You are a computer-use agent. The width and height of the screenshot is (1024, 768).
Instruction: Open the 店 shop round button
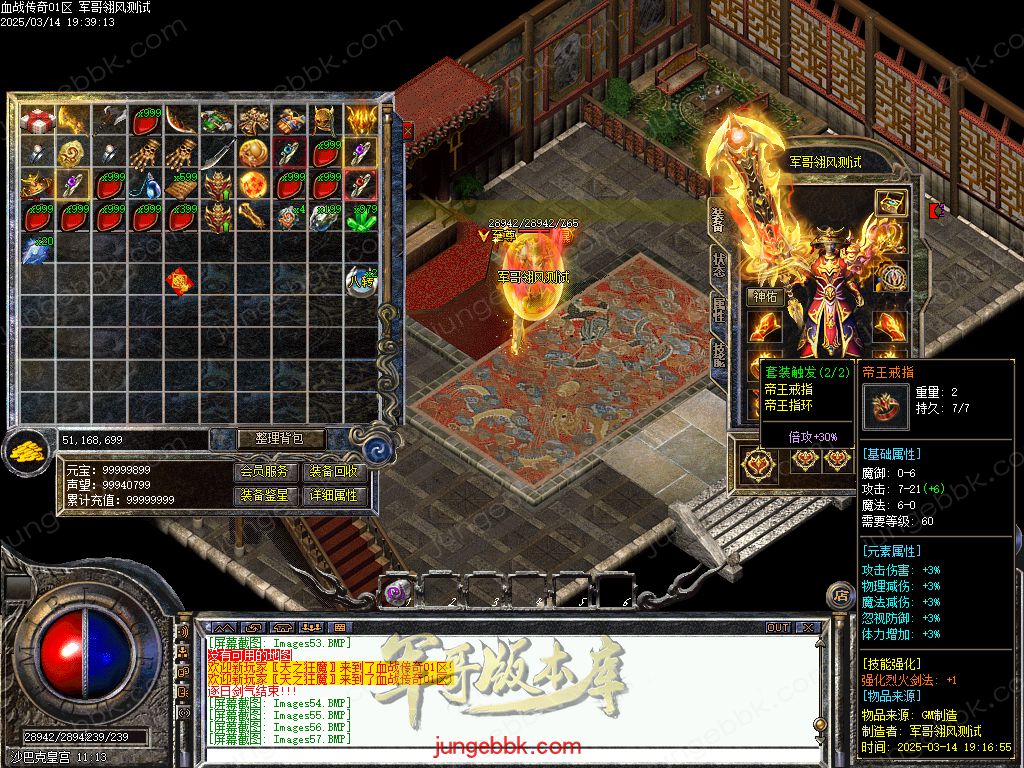(840, 595)
